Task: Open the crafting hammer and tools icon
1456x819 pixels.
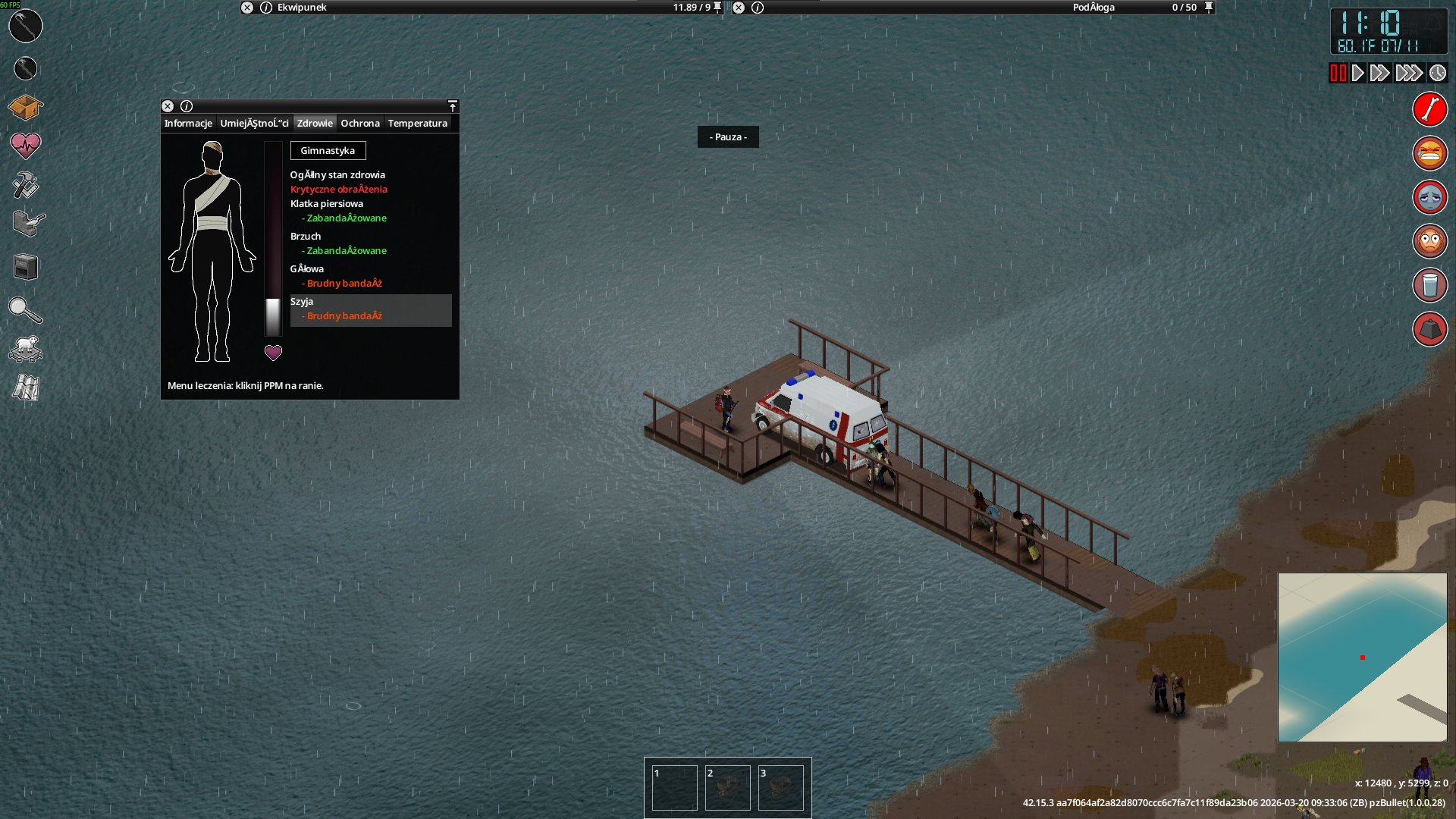Action: point(25,185)
